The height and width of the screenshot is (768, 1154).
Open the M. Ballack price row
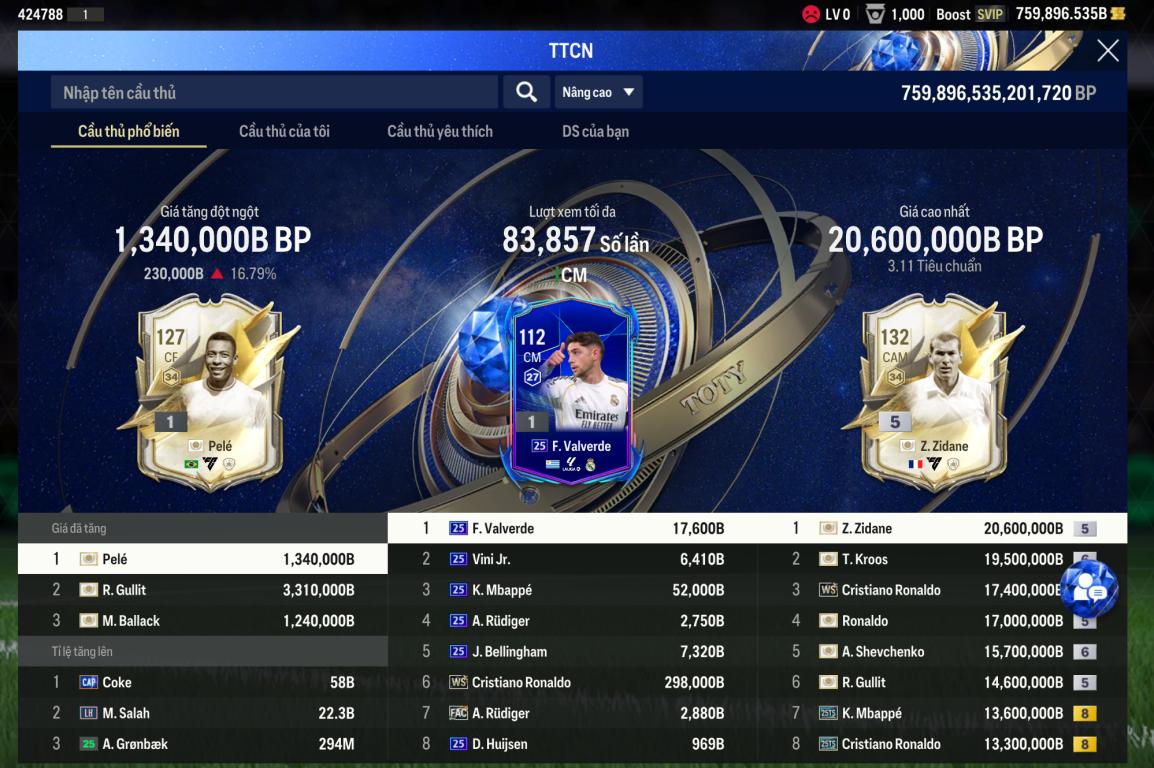(203, 621)
